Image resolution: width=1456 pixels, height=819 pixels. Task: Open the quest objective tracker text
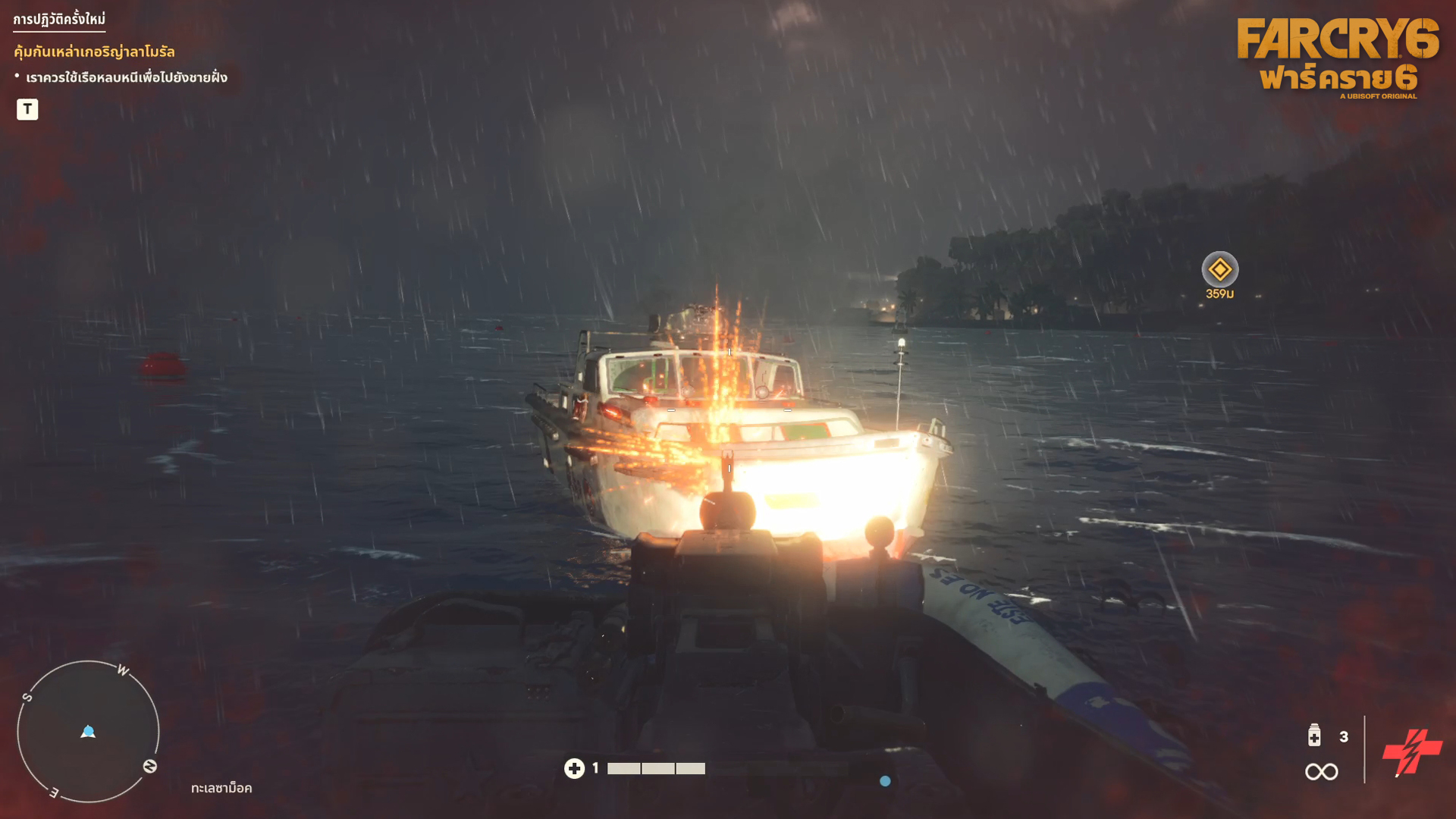(x=126, y=77)
